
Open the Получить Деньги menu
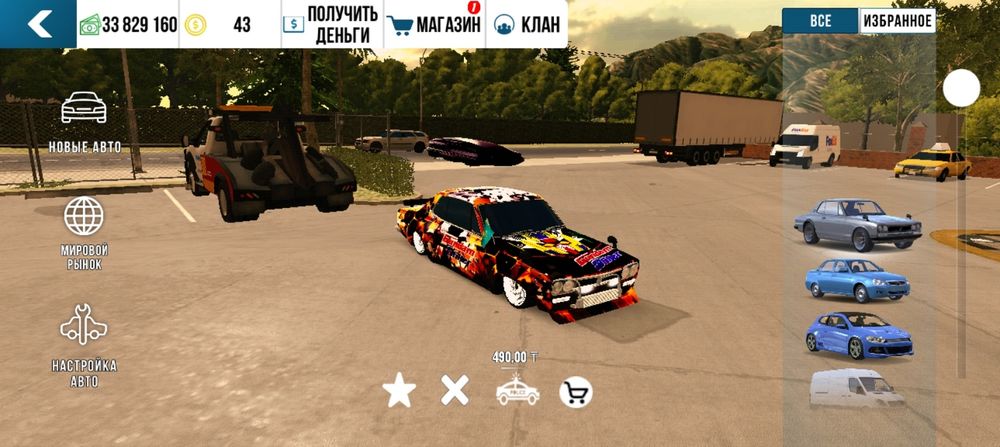[331, 24]
